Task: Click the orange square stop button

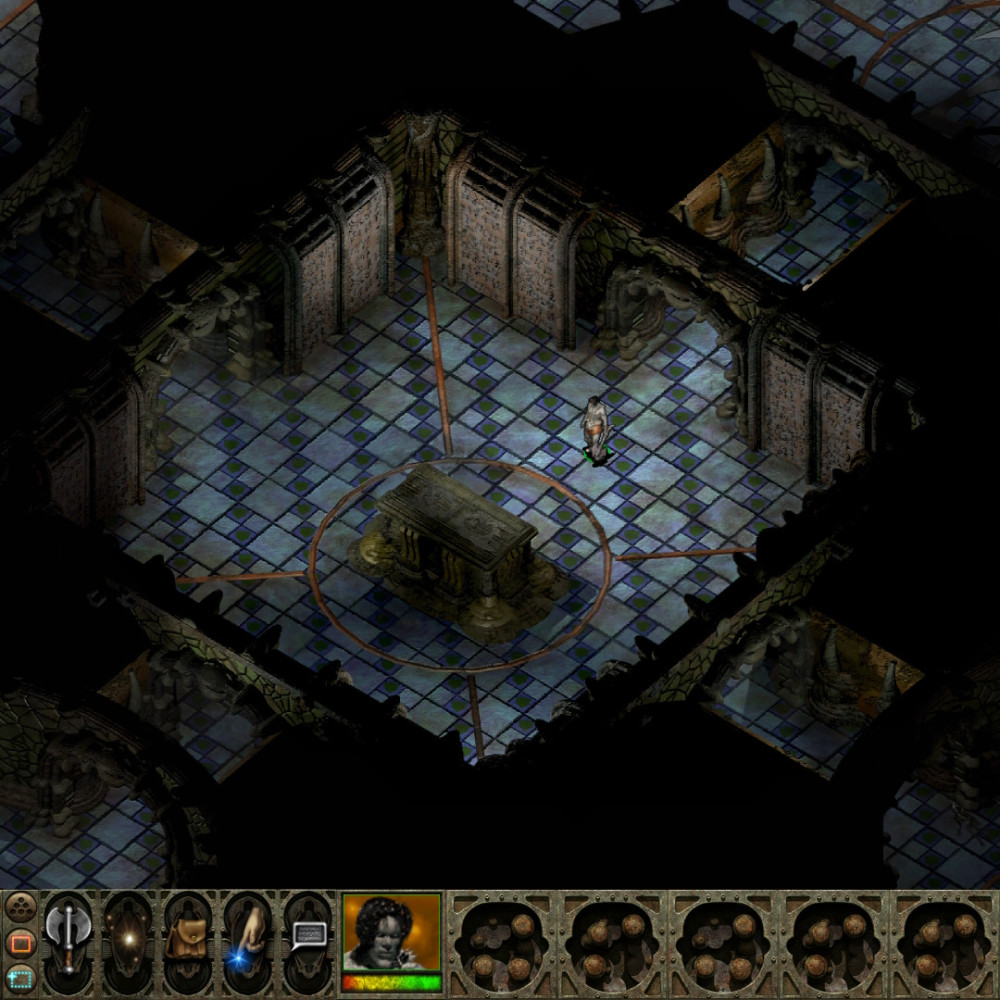Action: tap(20, 942)
